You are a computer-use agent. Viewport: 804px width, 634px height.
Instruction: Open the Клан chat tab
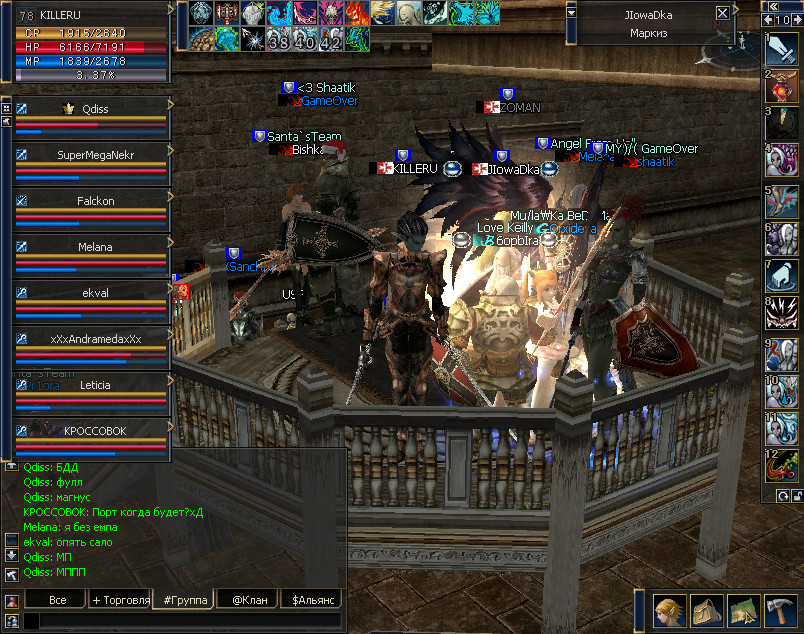(x=251, y=600)
